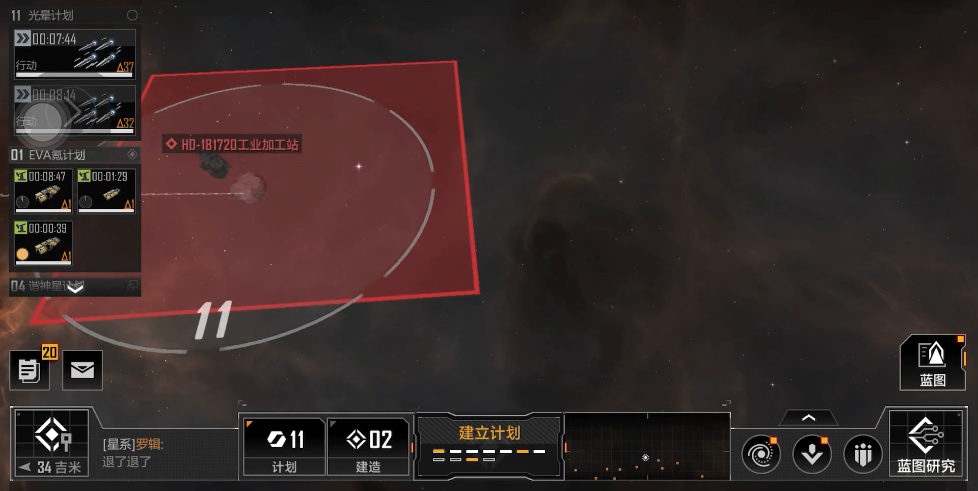This screenshot has width=978, height=491.
Task: Open the task notes icon with 20 badge
Action: [30, 370]
